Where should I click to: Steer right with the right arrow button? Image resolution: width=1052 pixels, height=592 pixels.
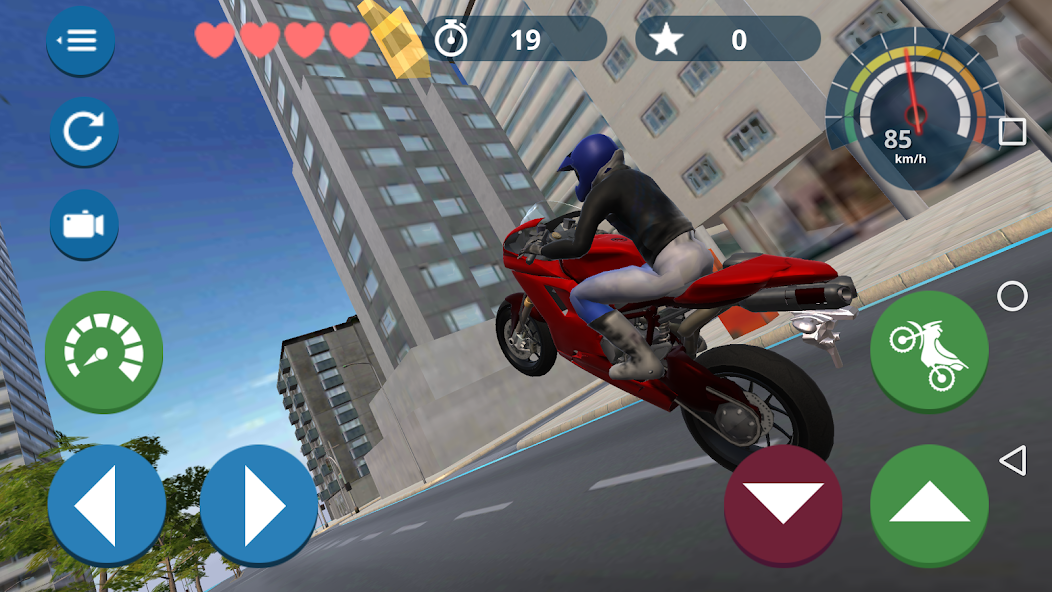coord(259,505)
